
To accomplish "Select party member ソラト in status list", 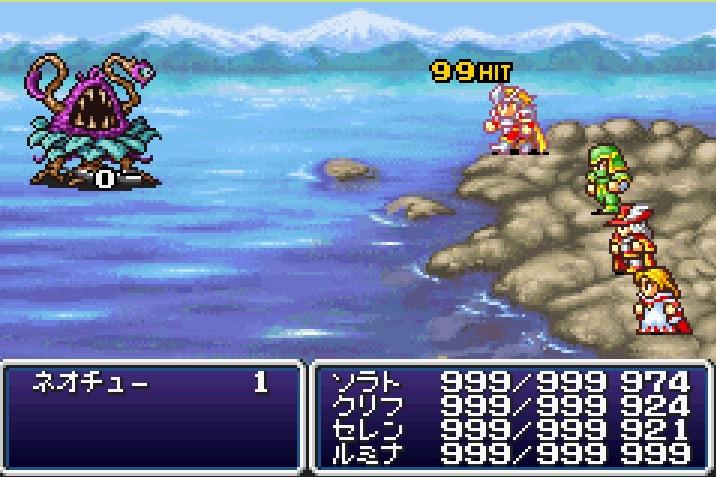I will tap(366, 382).
